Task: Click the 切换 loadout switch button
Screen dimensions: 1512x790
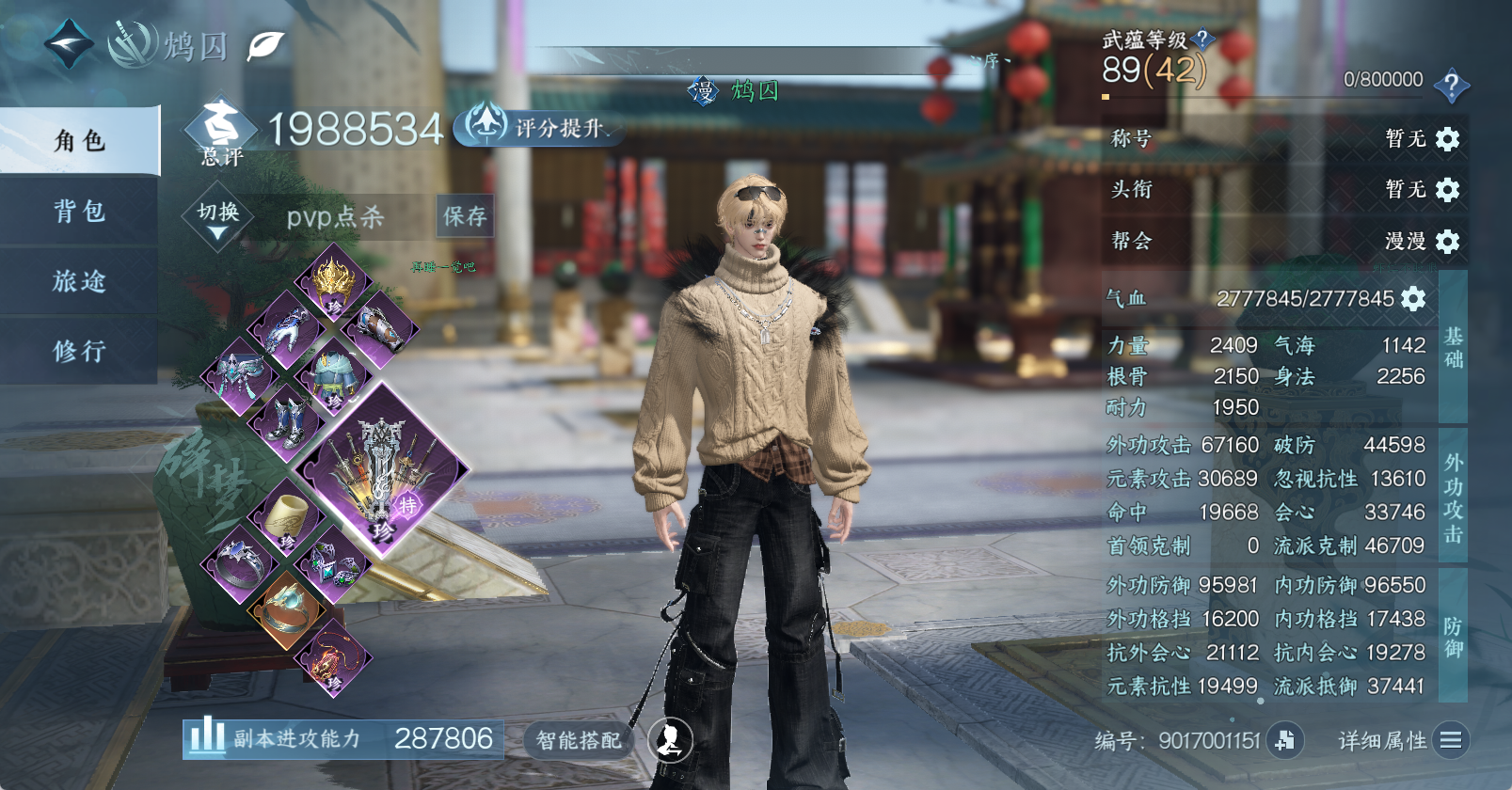Action: (217, 217)
